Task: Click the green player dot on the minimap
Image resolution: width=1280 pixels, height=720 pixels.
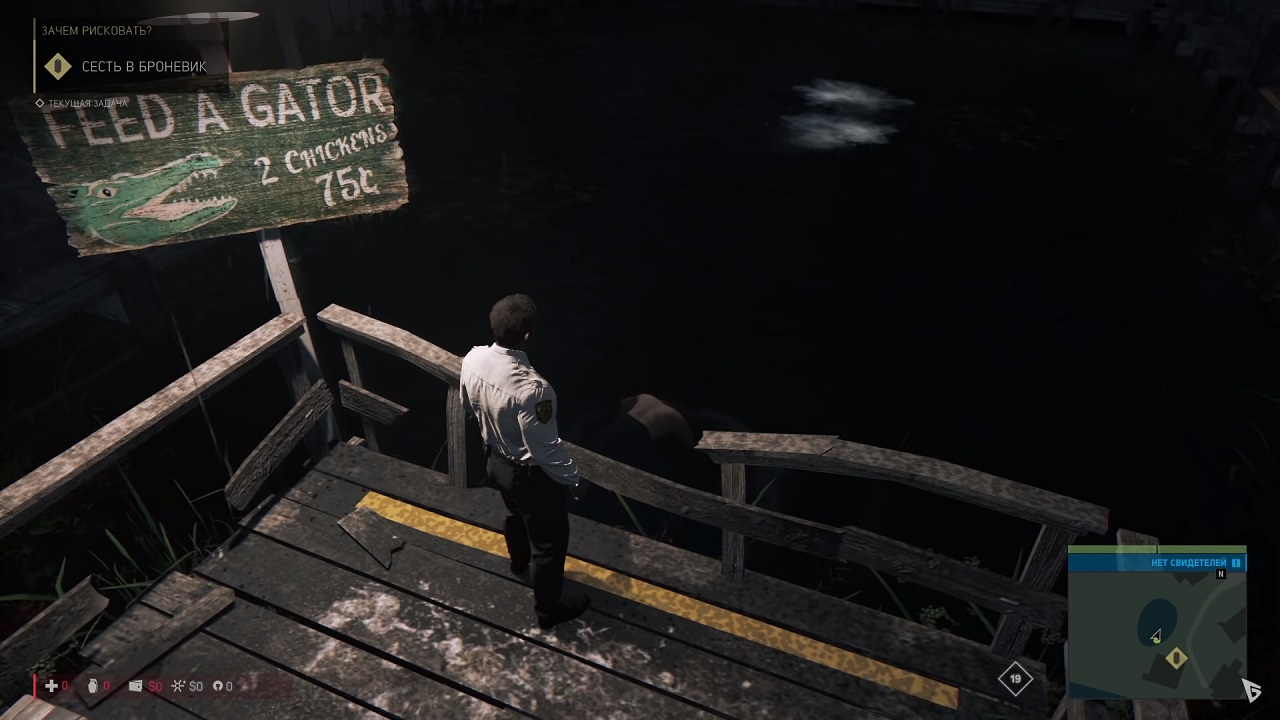Action: point(1156,641)
